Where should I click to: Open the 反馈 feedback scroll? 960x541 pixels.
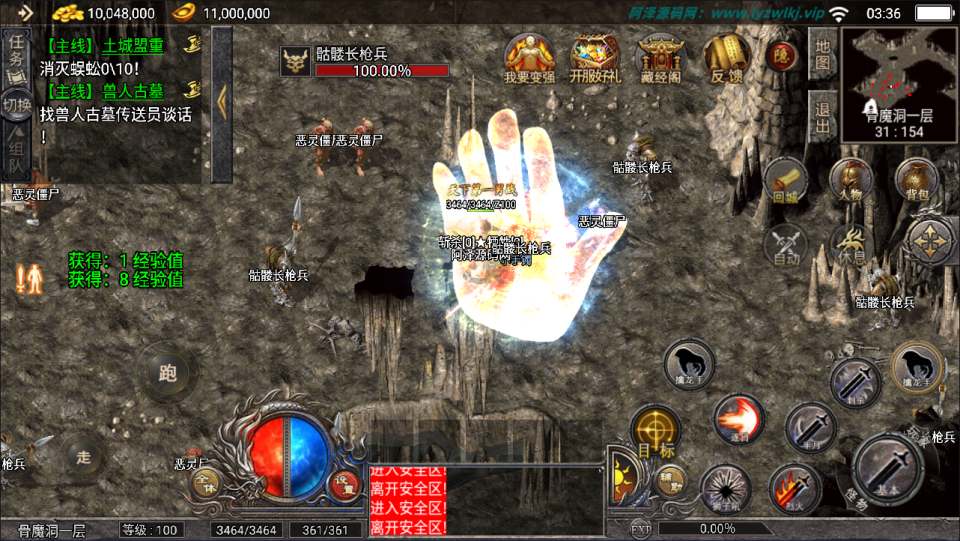(x=726, y=57)
